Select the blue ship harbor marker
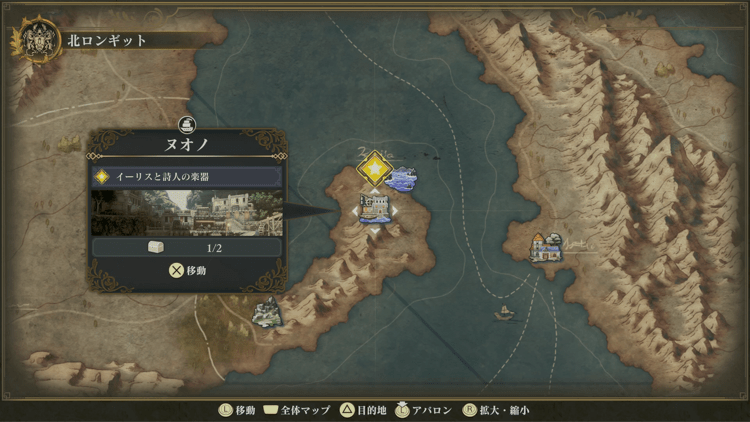 pos(401,180)
